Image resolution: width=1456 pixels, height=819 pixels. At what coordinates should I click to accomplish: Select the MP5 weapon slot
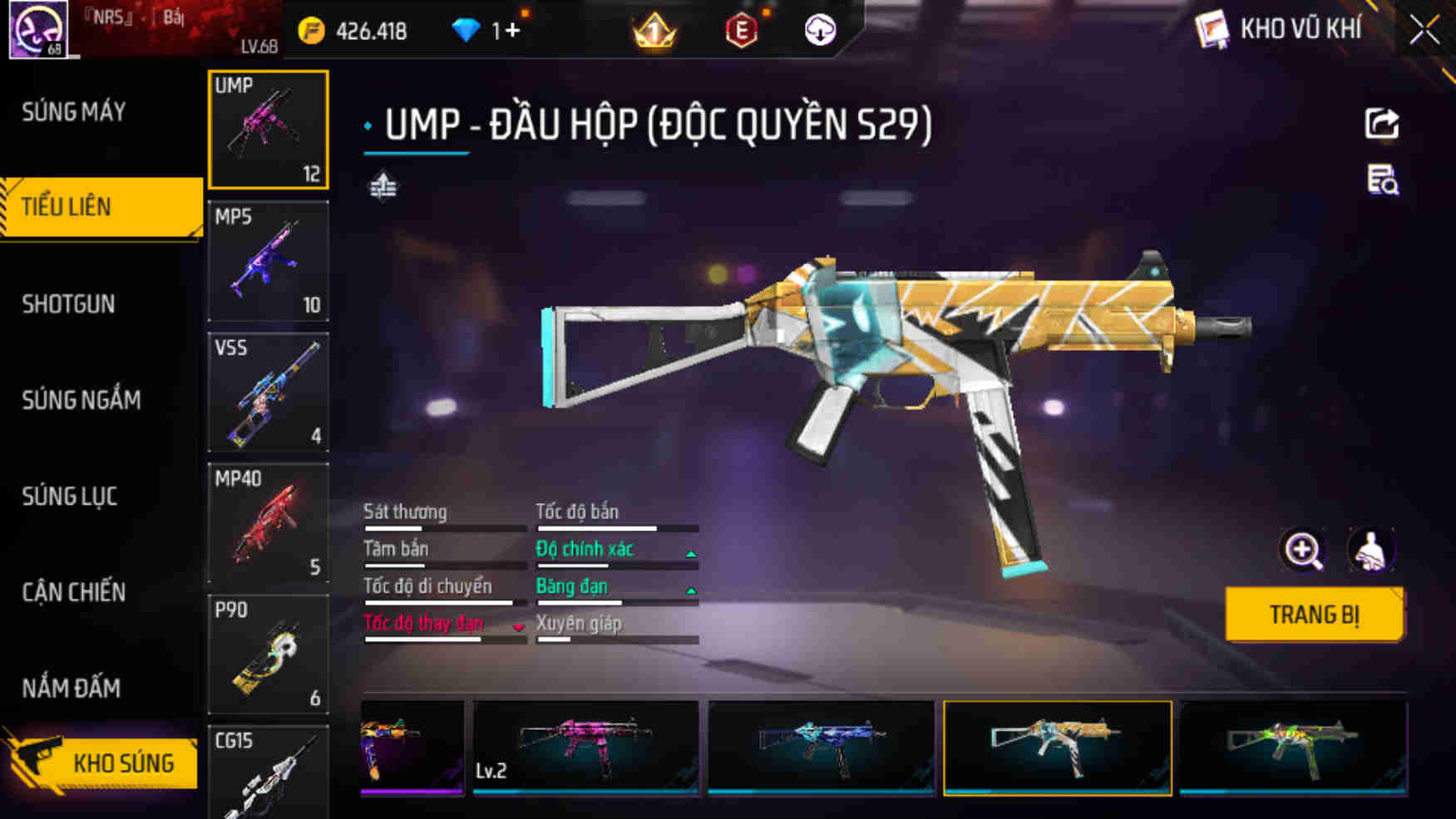coord(268,261)
